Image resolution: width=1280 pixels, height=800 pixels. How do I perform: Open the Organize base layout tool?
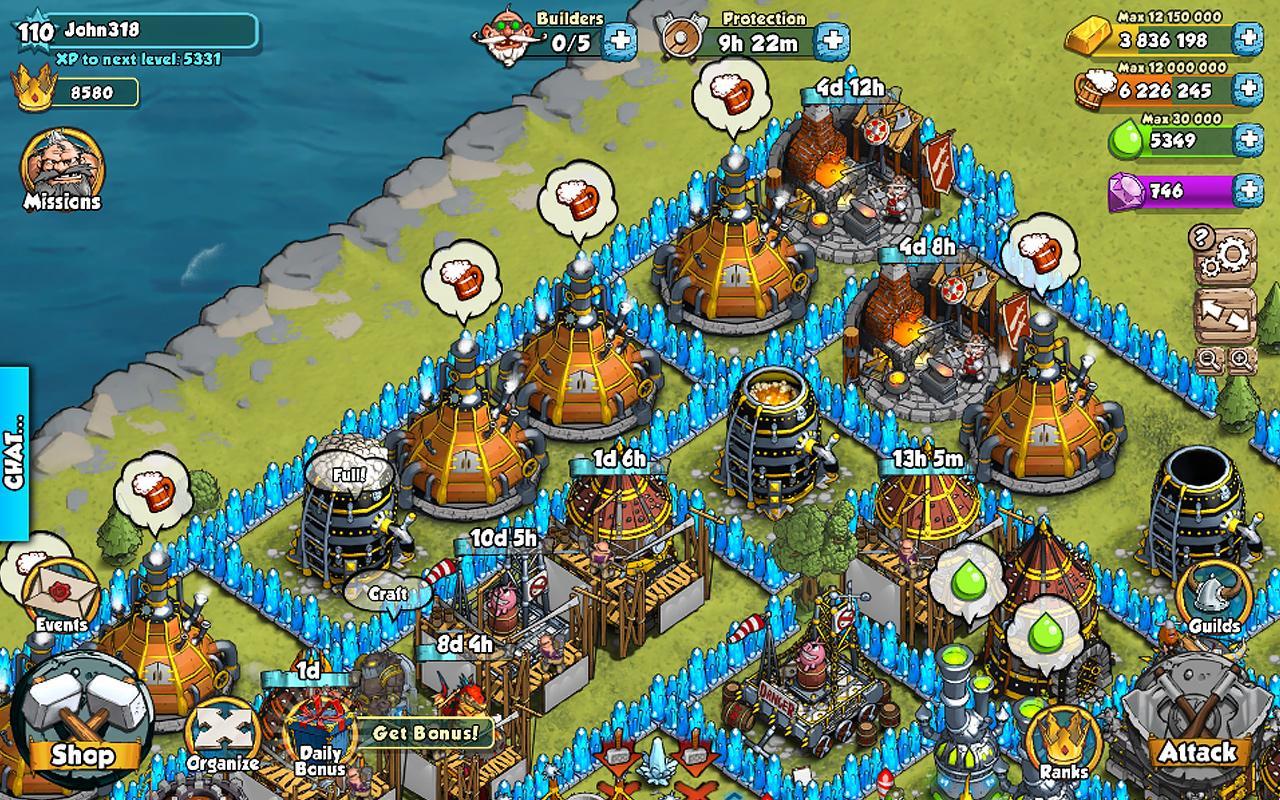223,737
